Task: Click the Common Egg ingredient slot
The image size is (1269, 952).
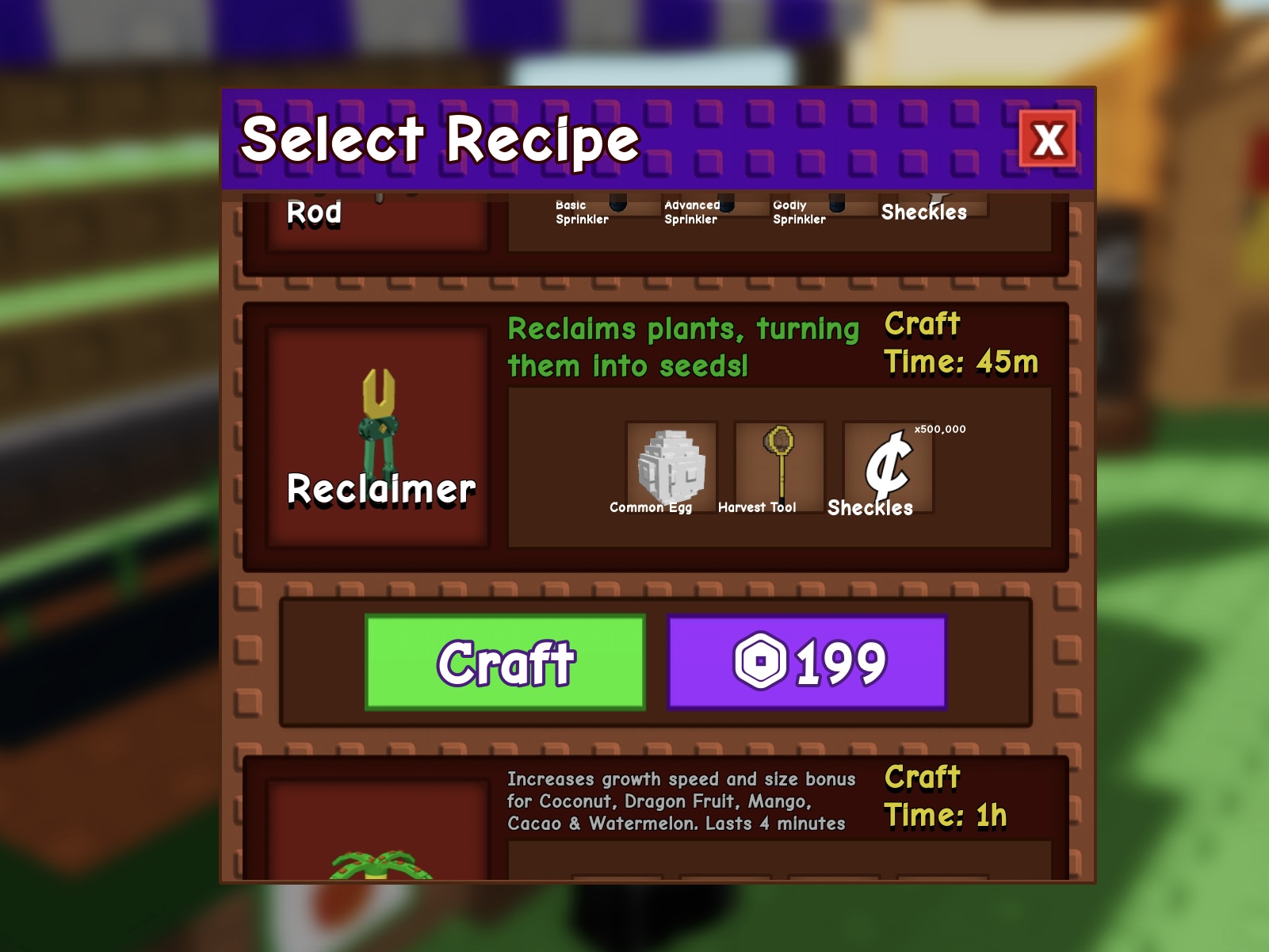Action: point(671,468)
